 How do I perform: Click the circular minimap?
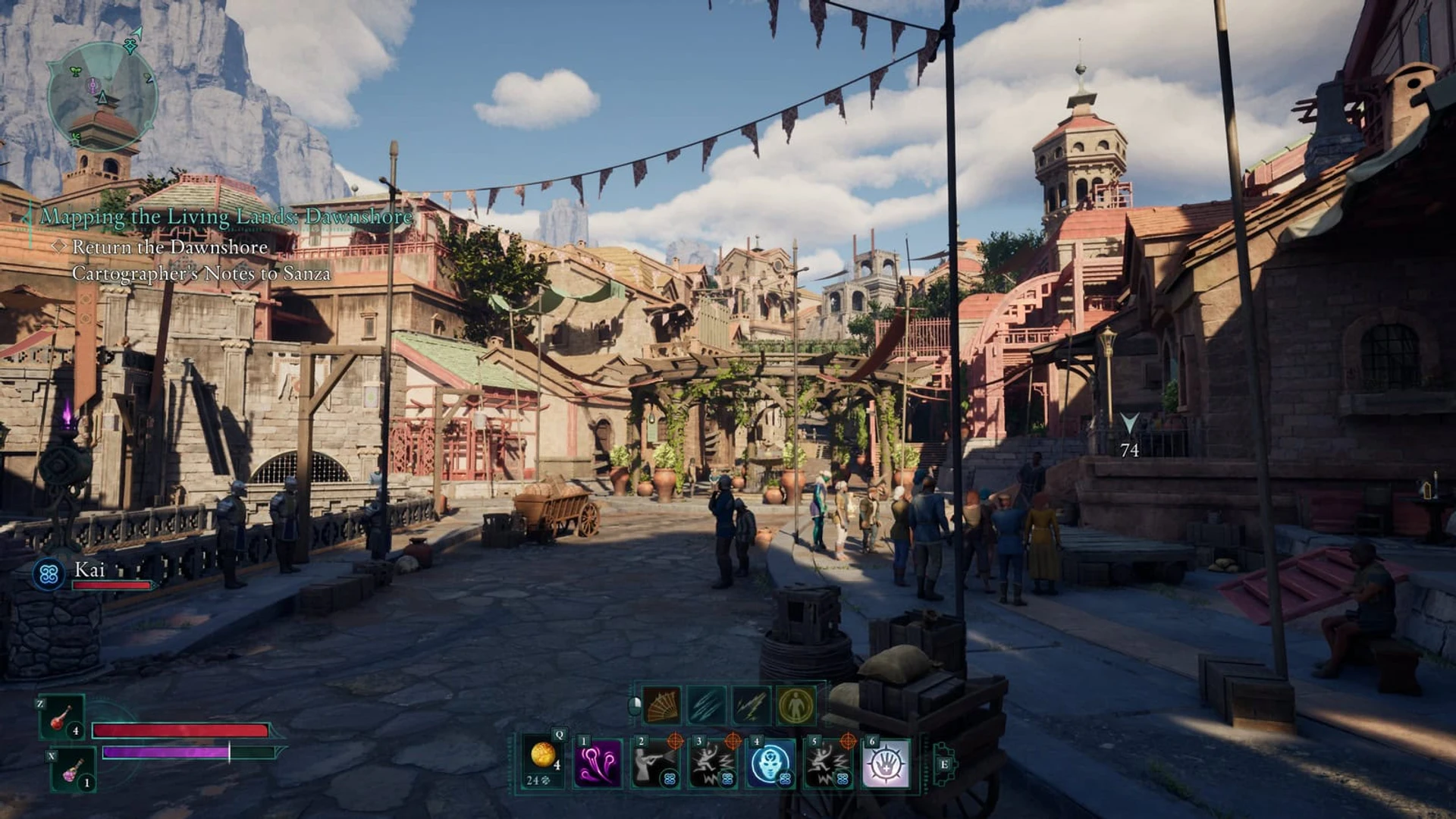[102, 96]
